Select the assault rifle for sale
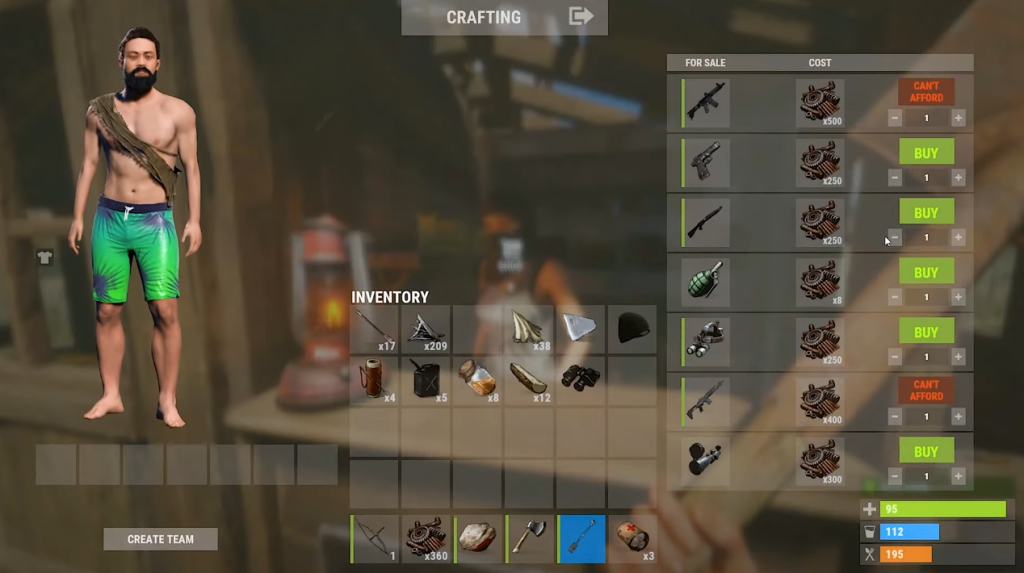 [707, 102]
